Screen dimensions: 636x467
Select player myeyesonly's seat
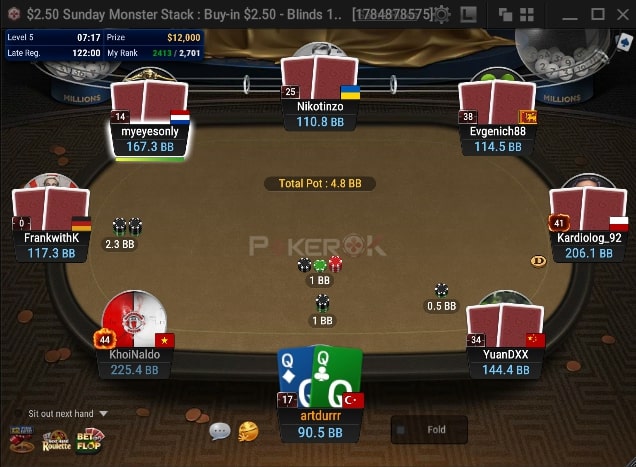tap(150, 124)
